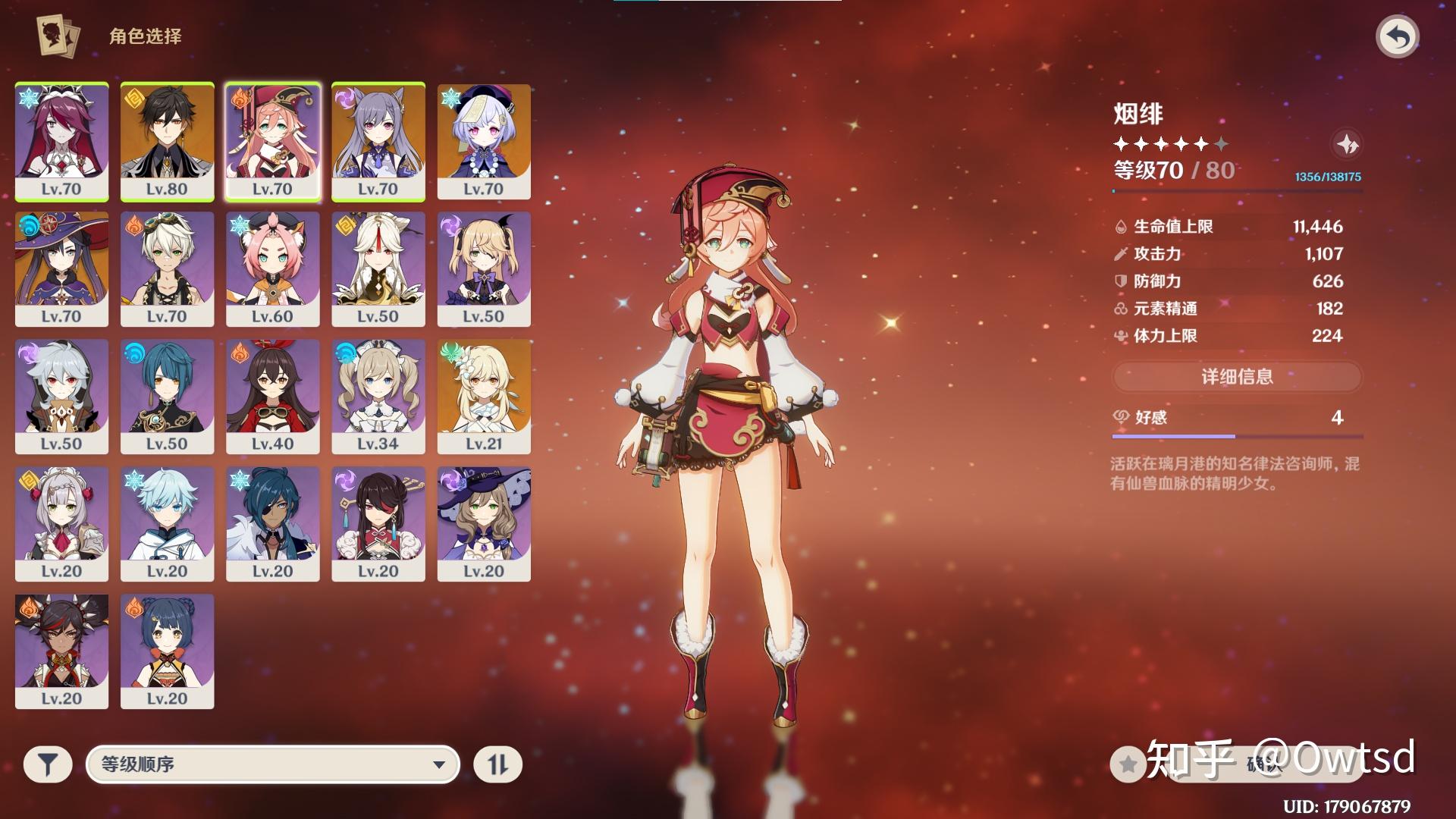
Task: Open filters with the funnel icon
Action: [x=49, y=765]
